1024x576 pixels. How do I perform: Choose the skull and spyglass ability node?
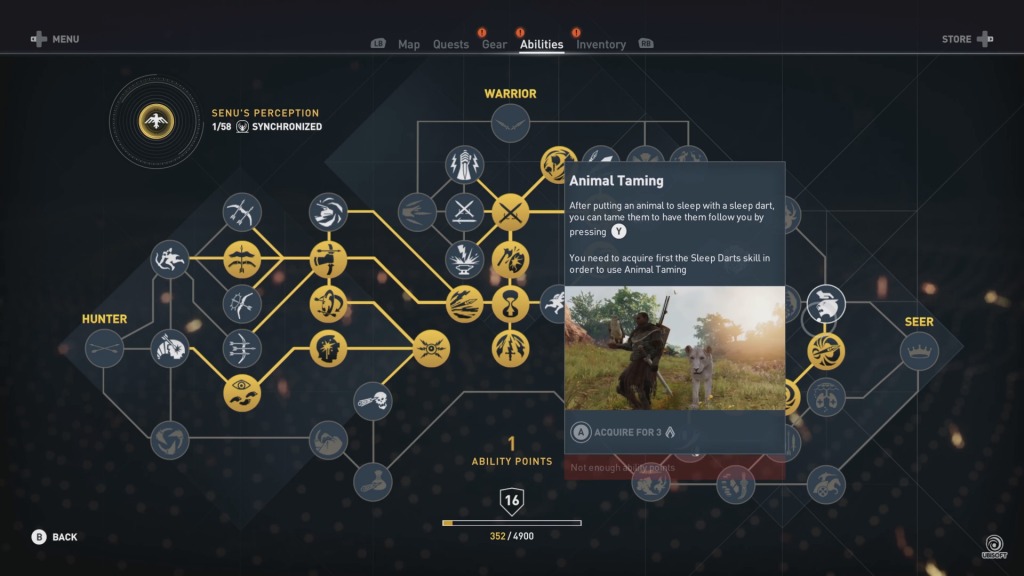(373, 401)
